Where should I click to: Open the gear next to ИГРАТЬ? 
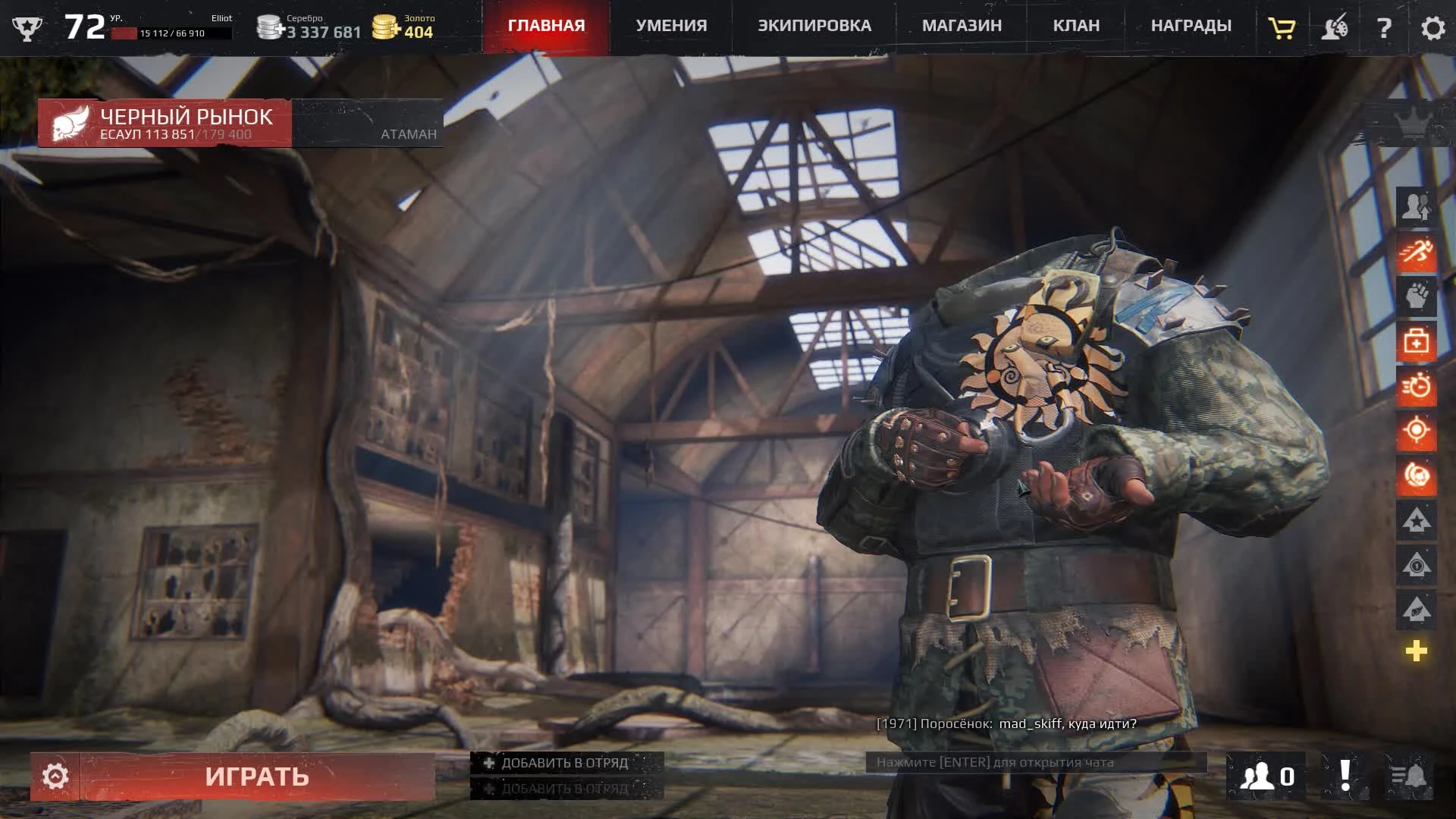[x=54, y=776]
